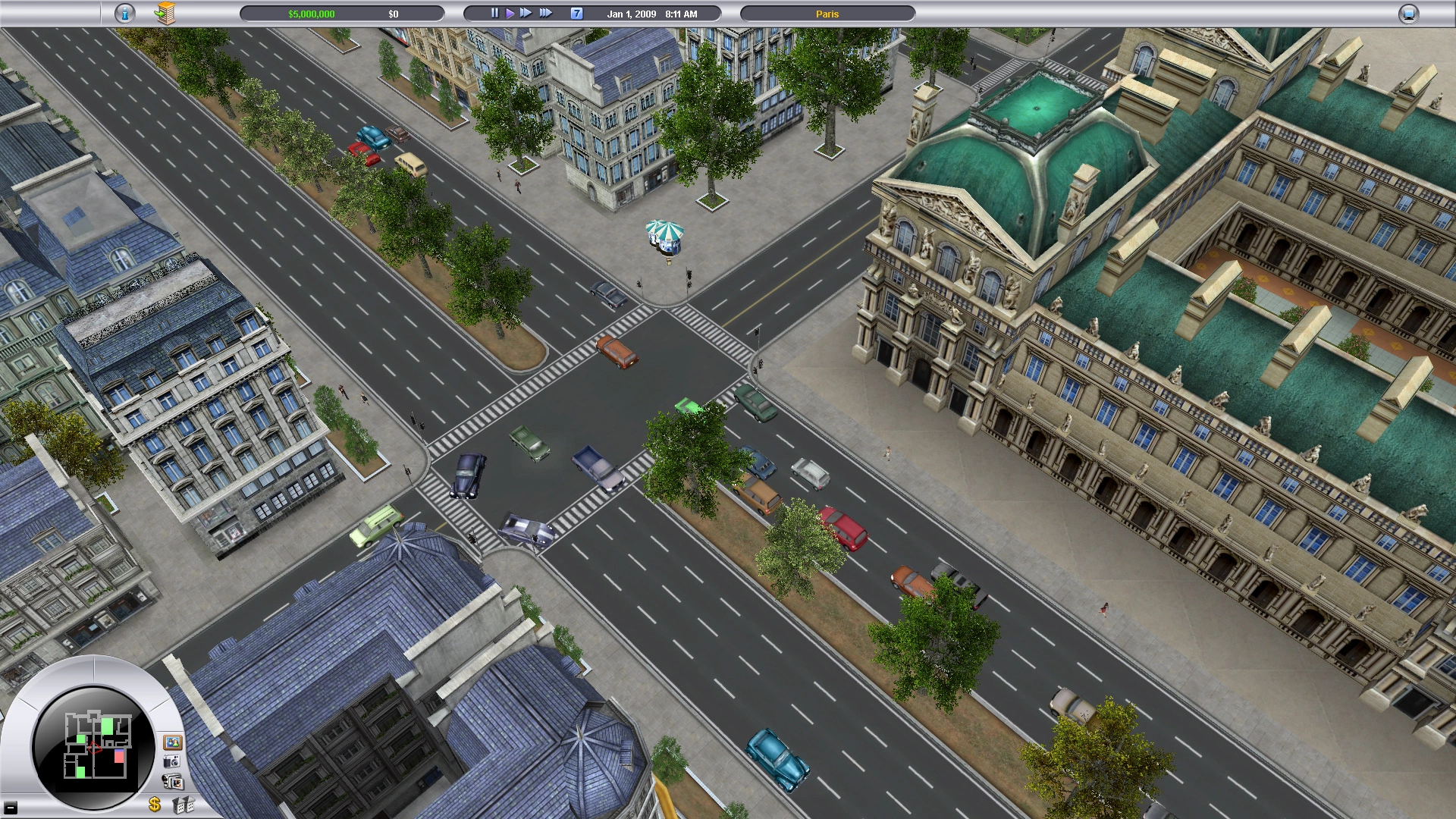Minimize the minimap panel
The image size is (1456, 819).
point(11,807)
